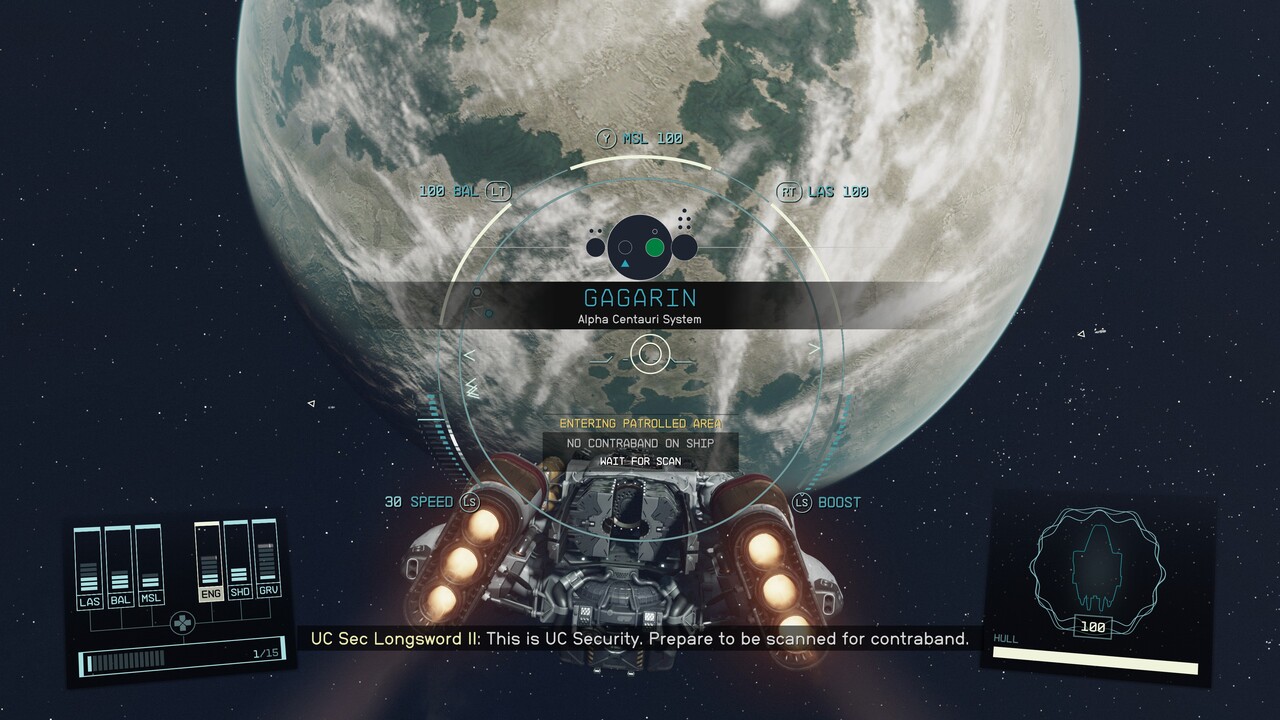Pick the SHD shield power column
This screenshot has width=1280, height=720.
click(x=238, y=564)
